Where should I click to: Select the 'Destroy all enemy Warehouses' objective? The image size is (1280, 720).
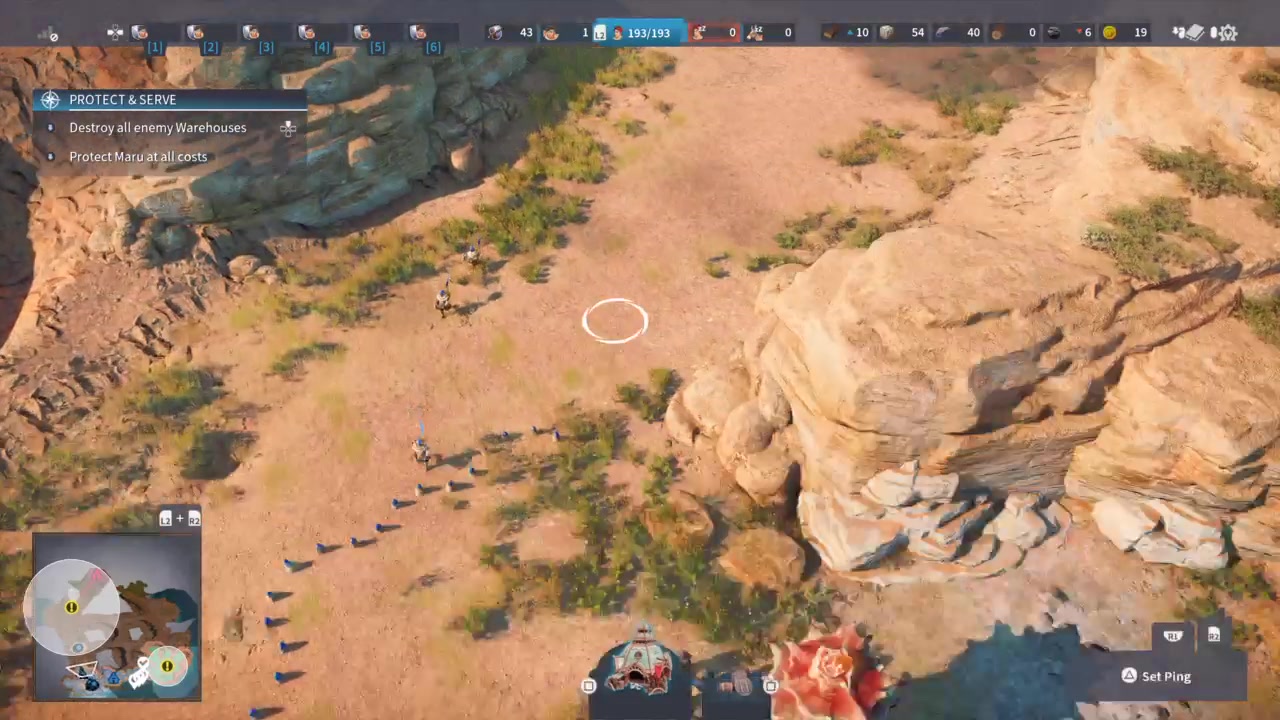coord(157,128)
